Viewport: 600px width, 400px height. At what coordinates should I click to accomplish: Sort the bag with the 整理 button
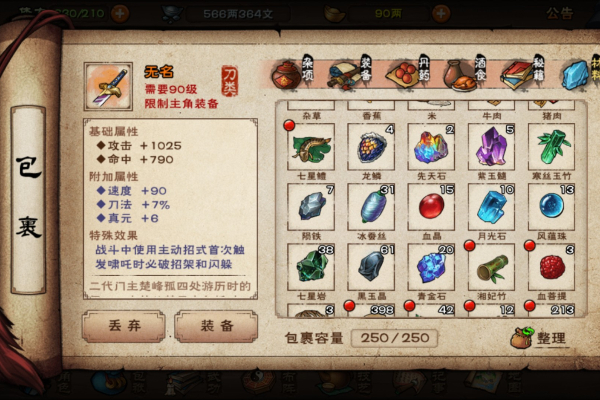click(540, 339)
